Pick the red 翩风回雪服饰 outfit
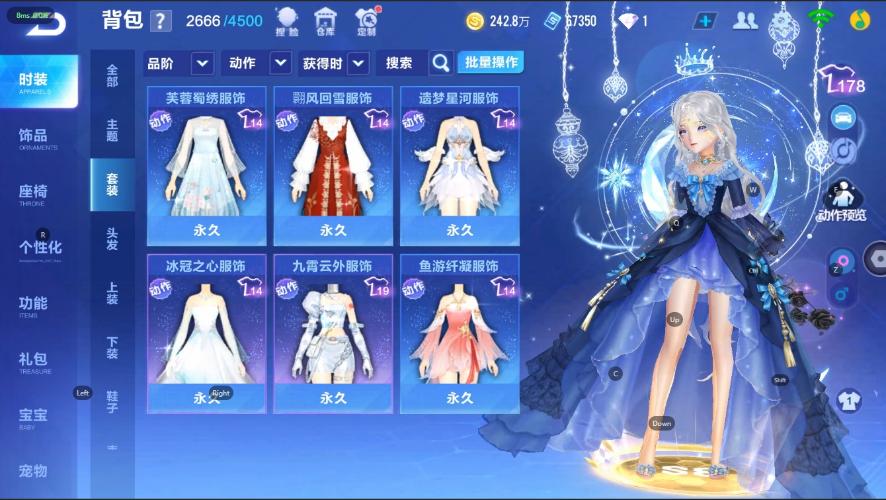Image resolution: width=886 pixels, height=500 pixels. tap(333, 165)
